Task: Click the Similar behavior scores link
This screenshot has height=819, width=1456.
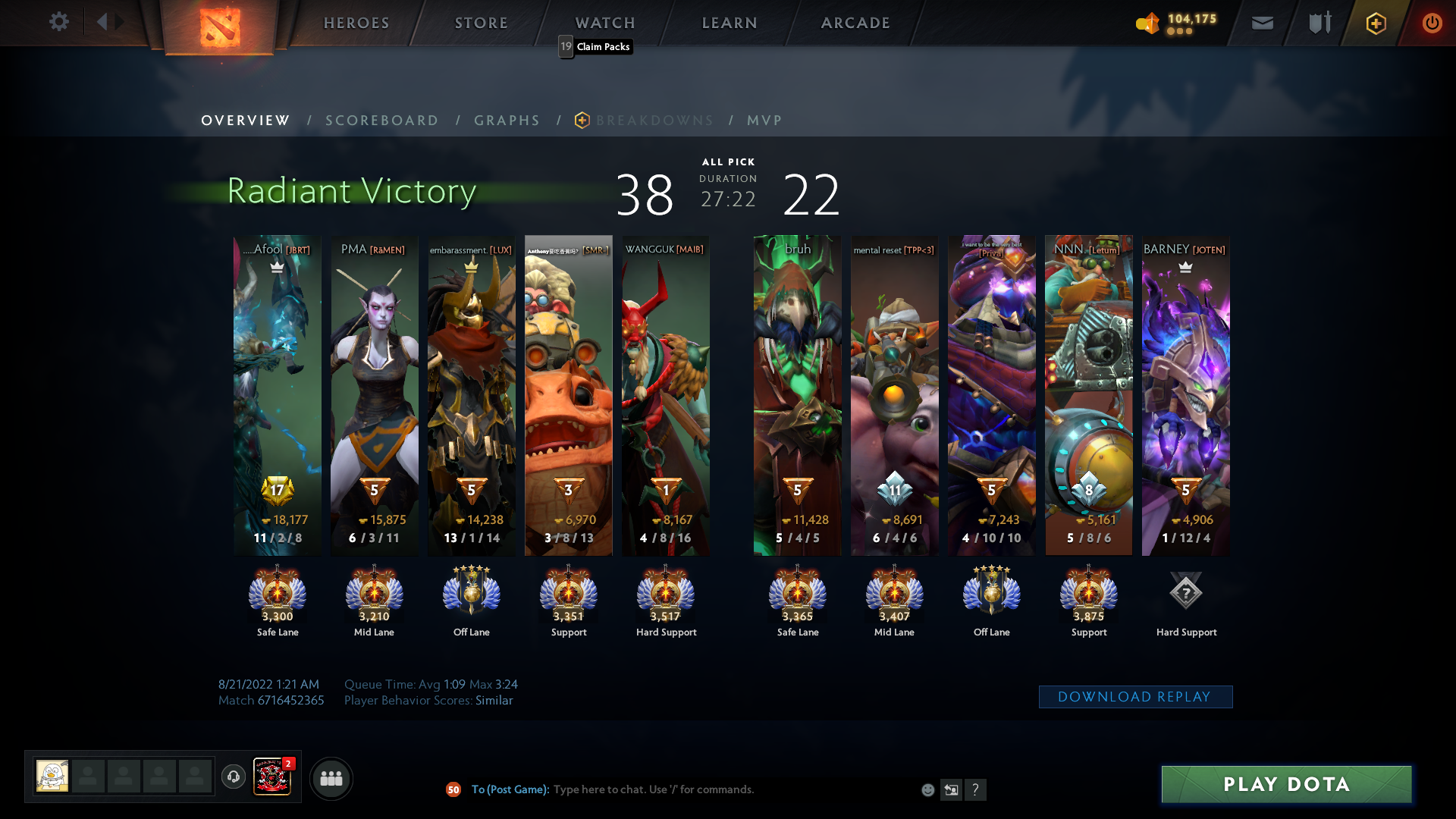Action: (x=496, y=700)
